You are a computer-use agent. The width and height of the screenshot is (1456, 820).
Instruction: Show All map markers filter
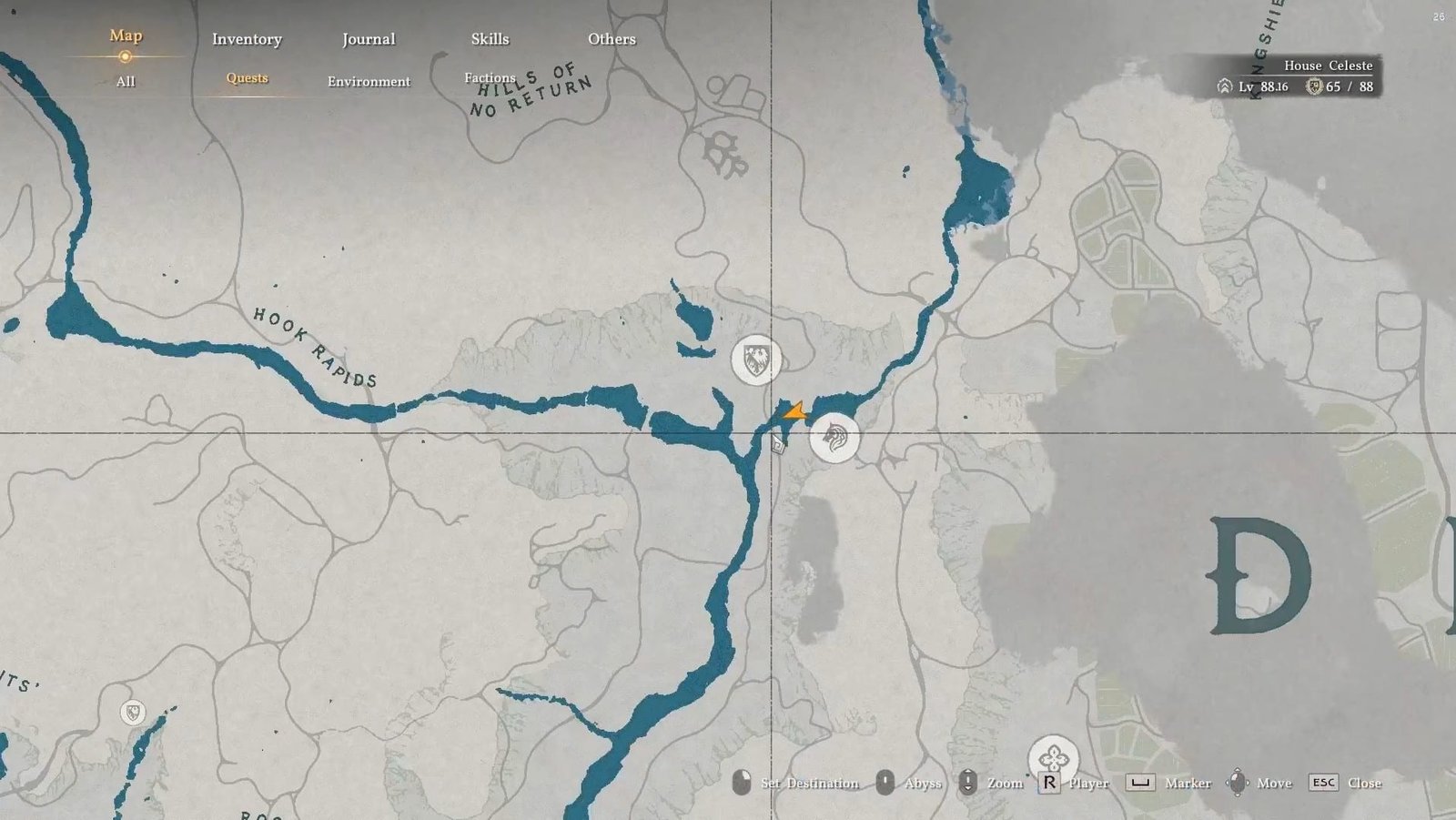126,81
